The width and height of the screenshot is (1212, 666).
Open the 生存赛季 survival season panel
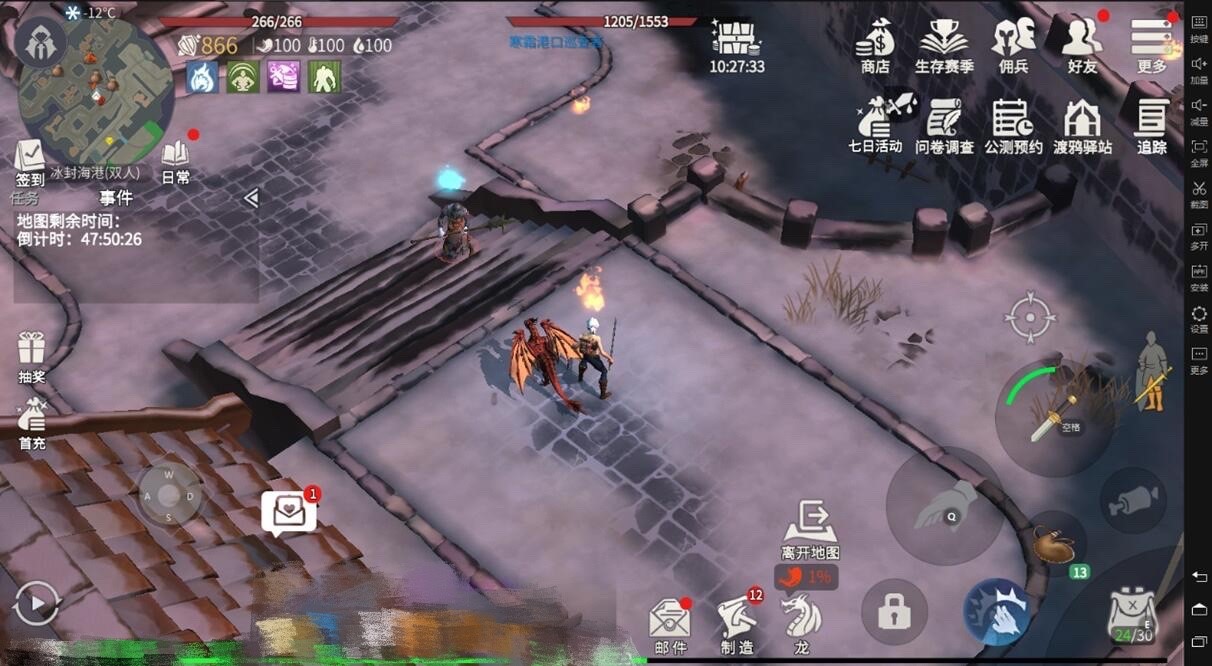[x=944, y=43]
